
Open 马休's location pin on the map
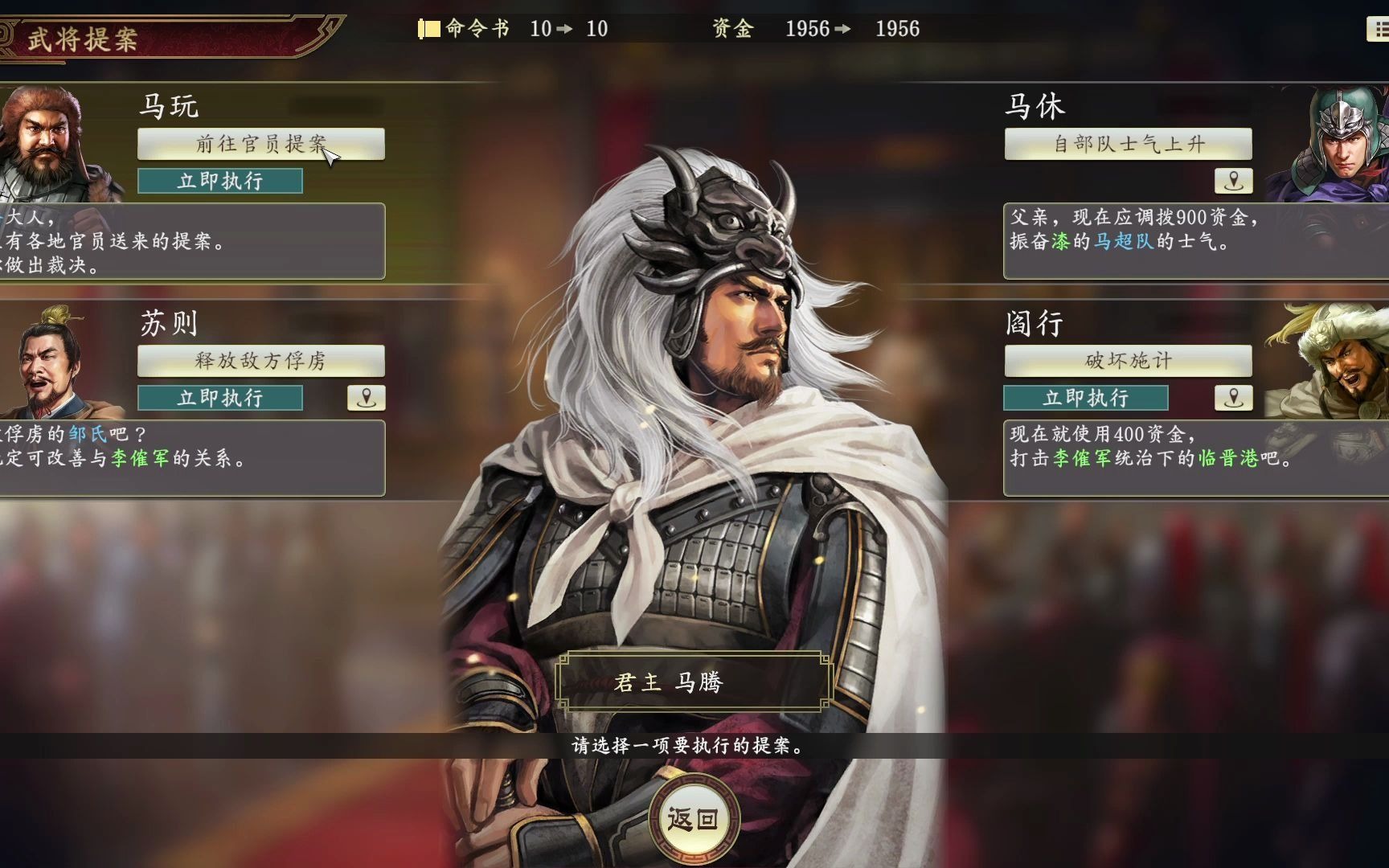coord(1232,180)
